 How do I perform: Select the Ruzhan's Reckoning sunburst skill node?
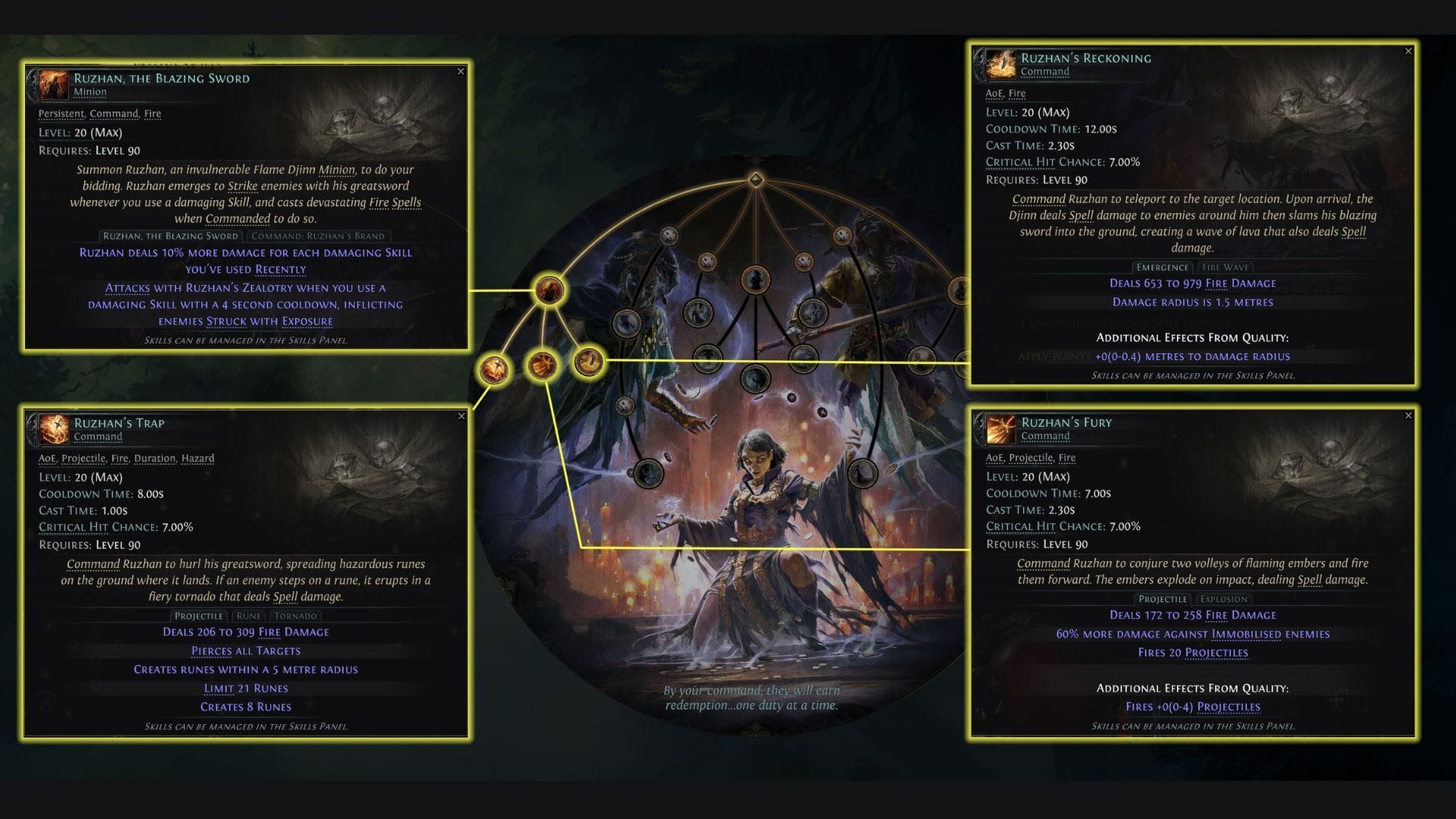coord(588,367)
